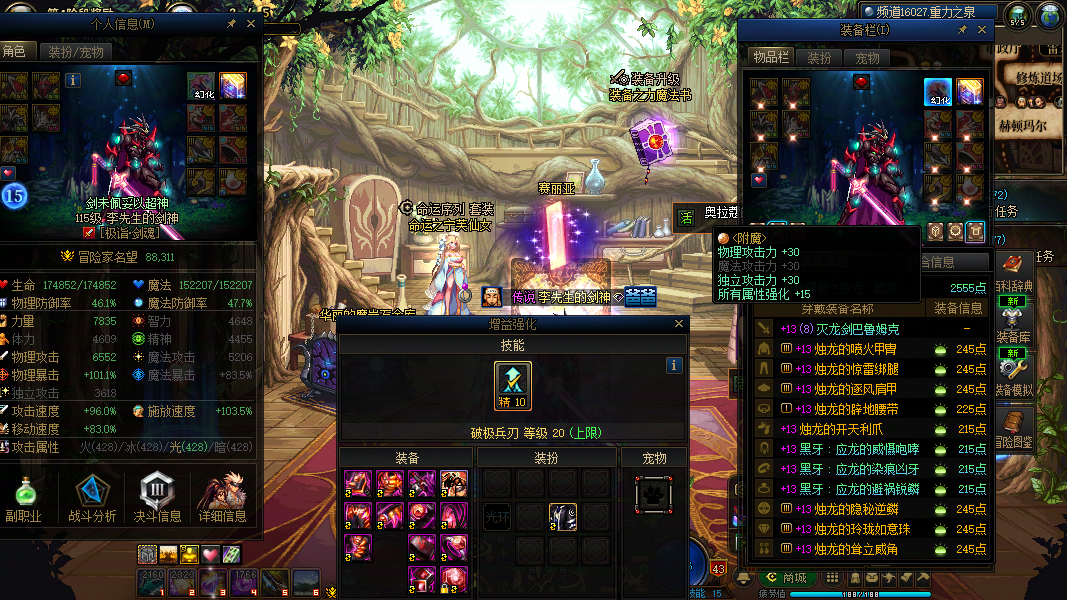
Task: Select the pet paw slot under 宠物
Action: pyautogui.click(x=654, y=494)
